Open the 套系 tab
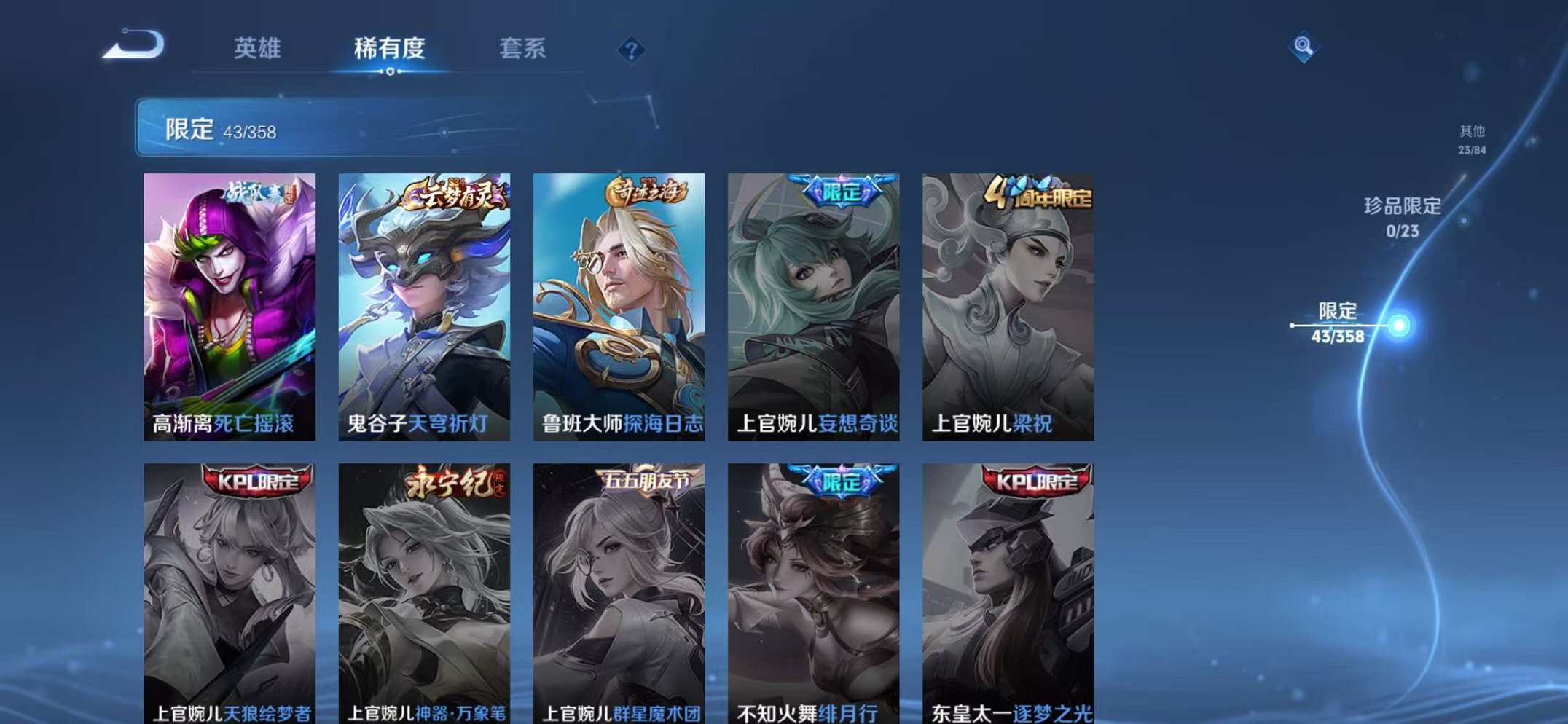The width and height of the screenshot is (1568, 724). point(522,48)
